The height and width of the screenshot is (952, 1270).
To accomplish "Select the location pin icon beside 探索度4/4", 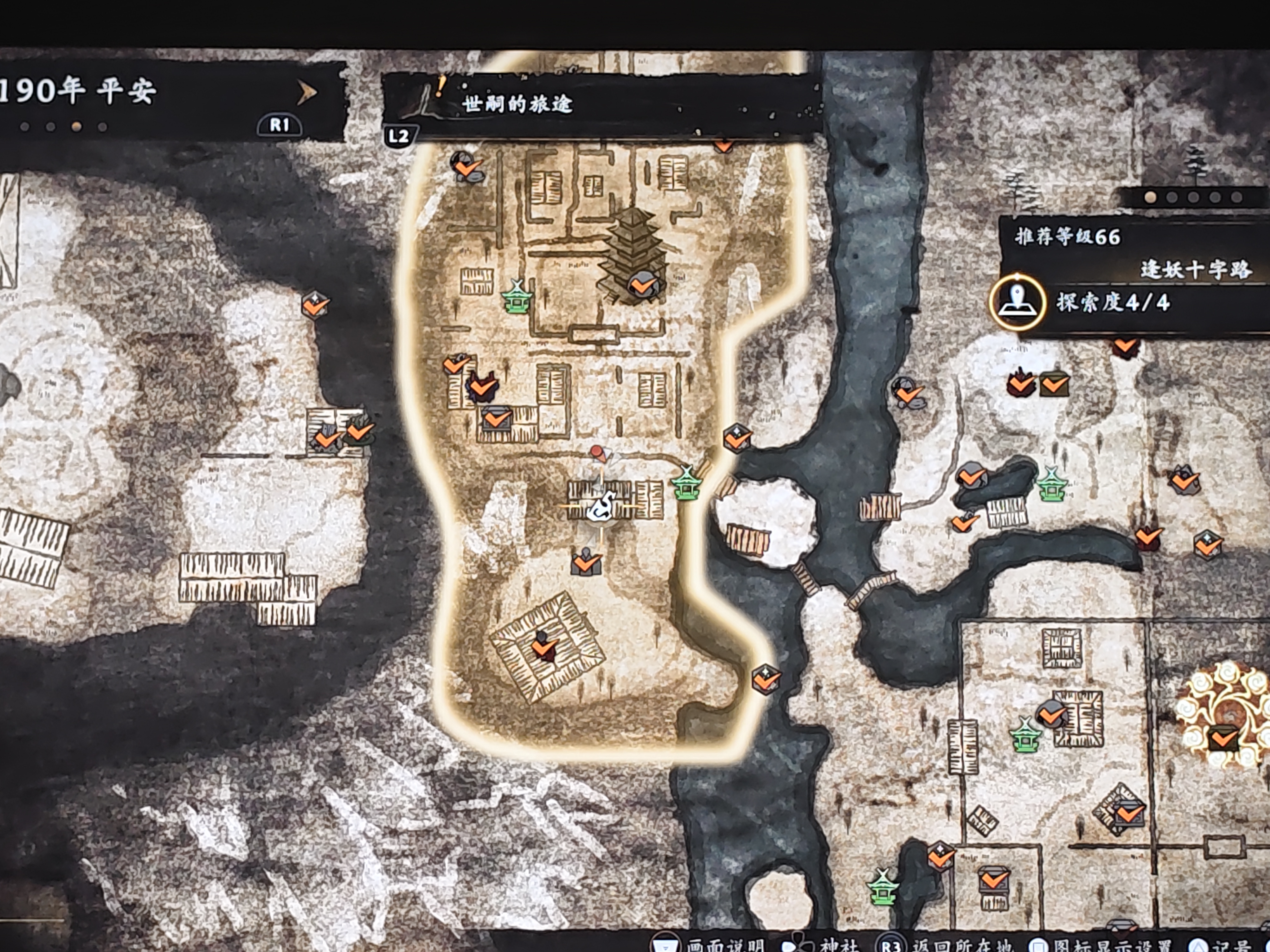I will [x=1017, y=302].
